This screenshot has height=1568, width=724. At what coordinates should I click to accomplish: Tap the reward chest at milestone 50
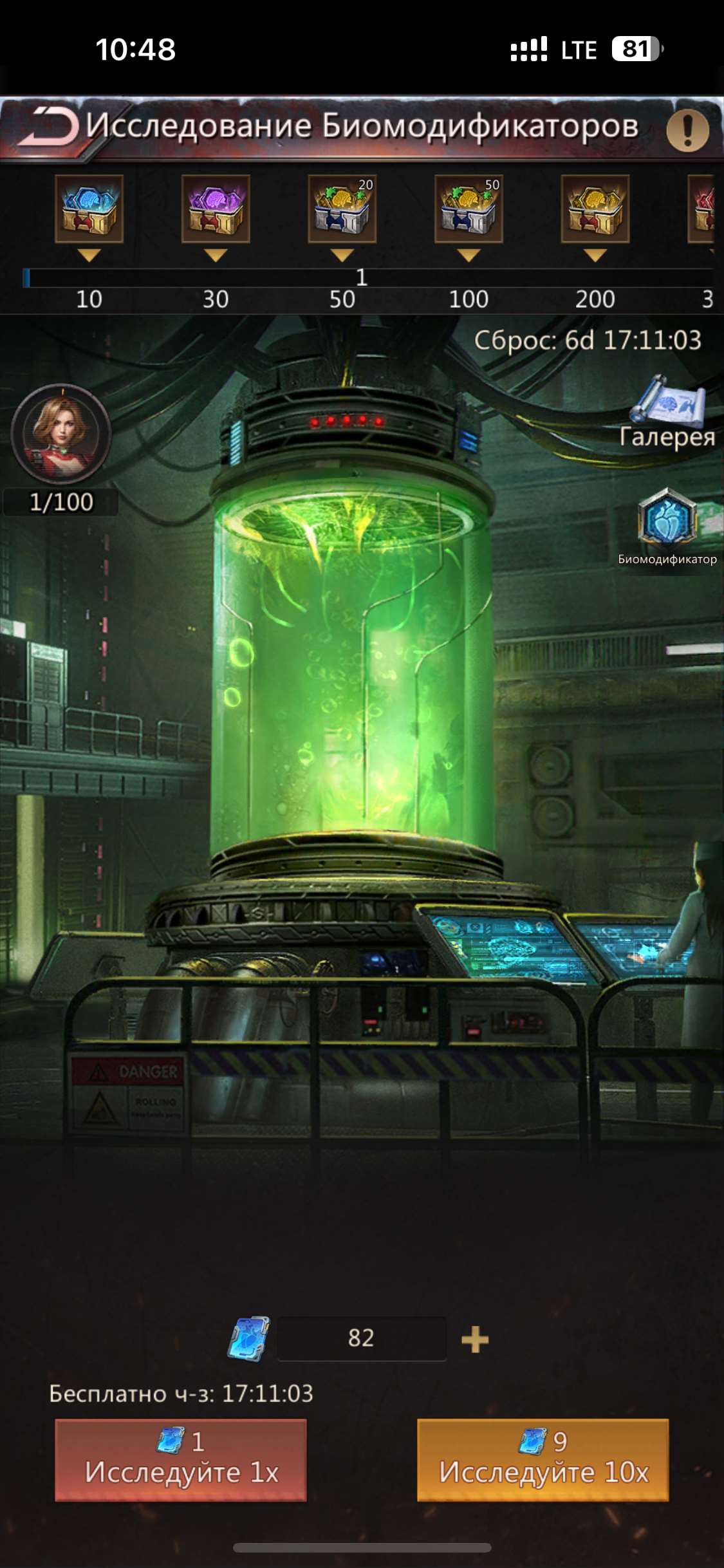(x=342, y=209)
